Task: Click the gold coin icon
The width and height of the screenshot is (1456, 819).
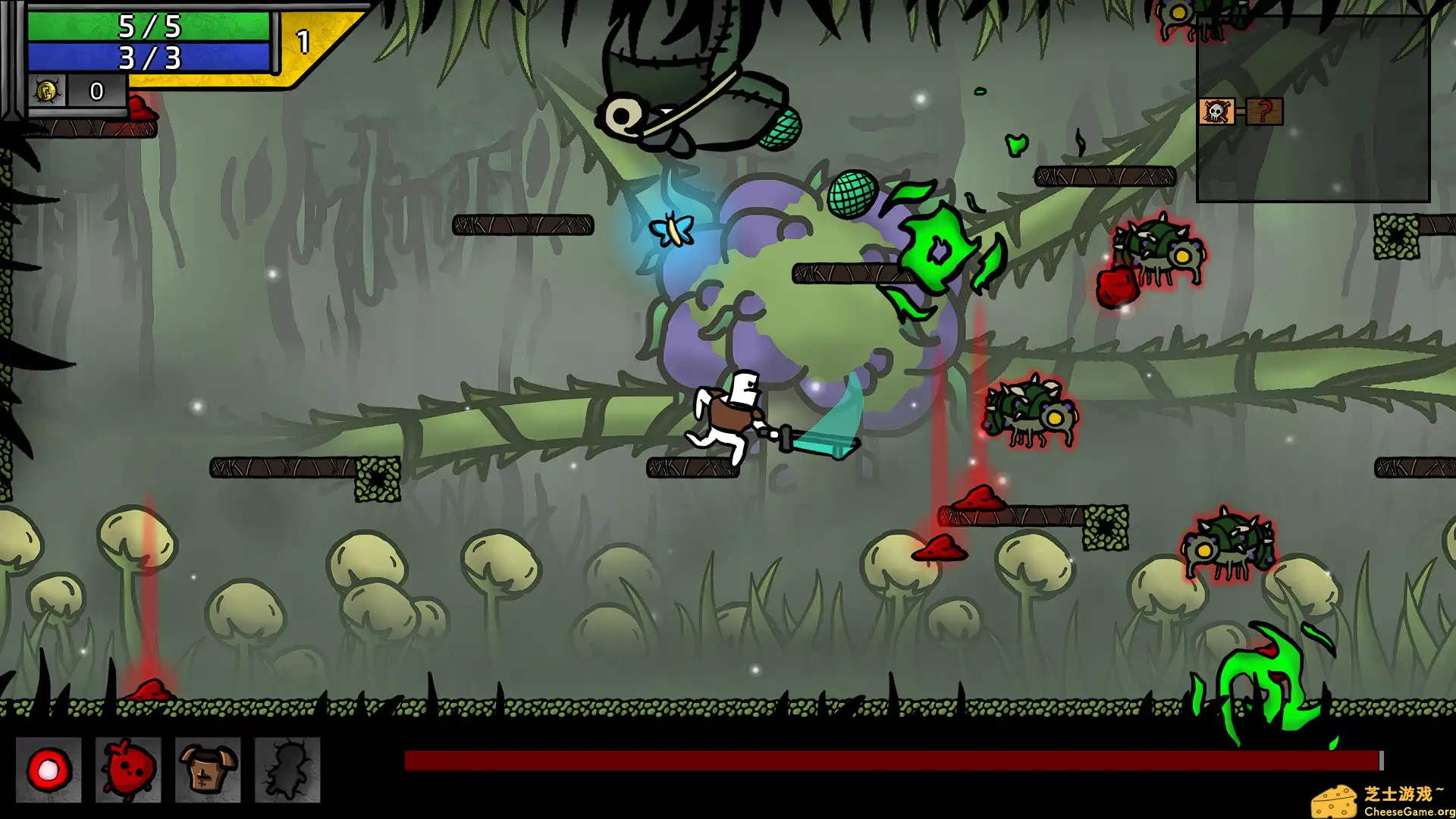Action: [46, 91]
